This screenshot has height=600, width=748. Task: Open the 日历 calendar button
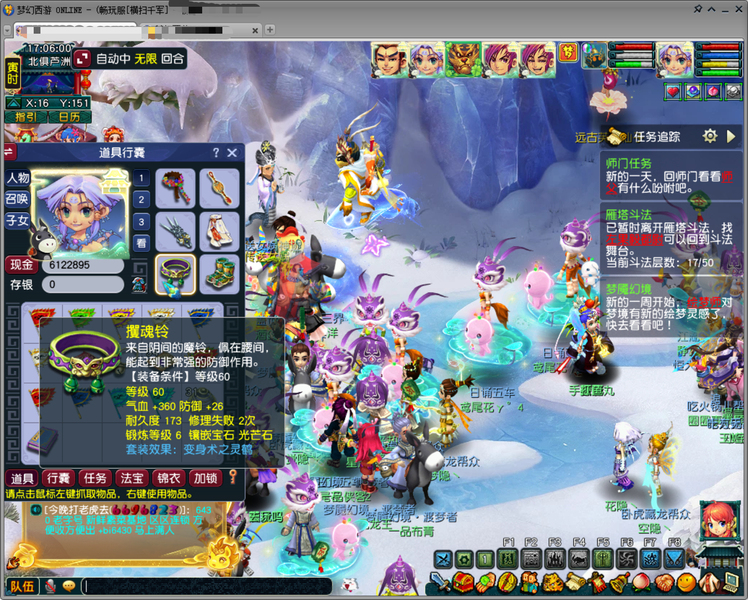pos(68,117)
